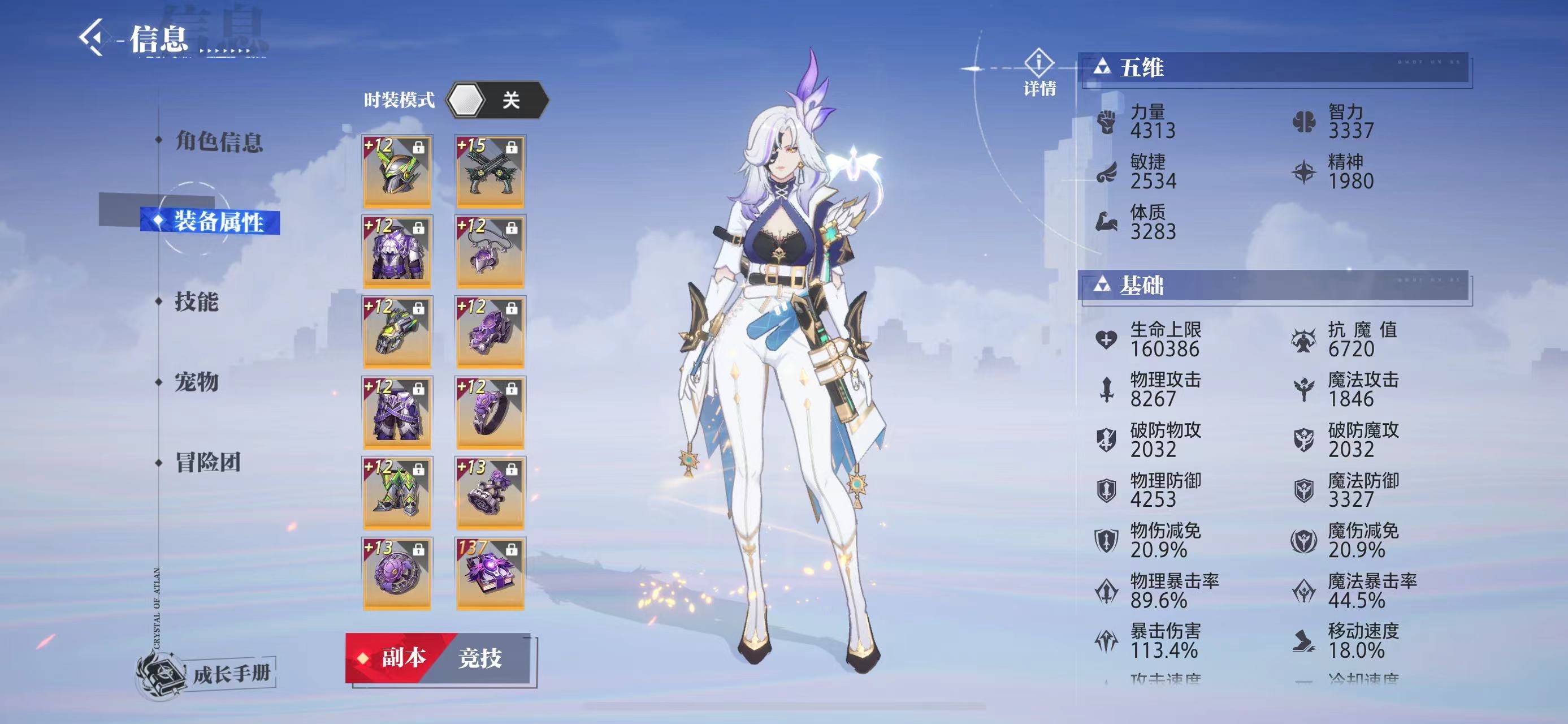
Task: Open the 宠物 tab
Action: [x=196, y=382]
